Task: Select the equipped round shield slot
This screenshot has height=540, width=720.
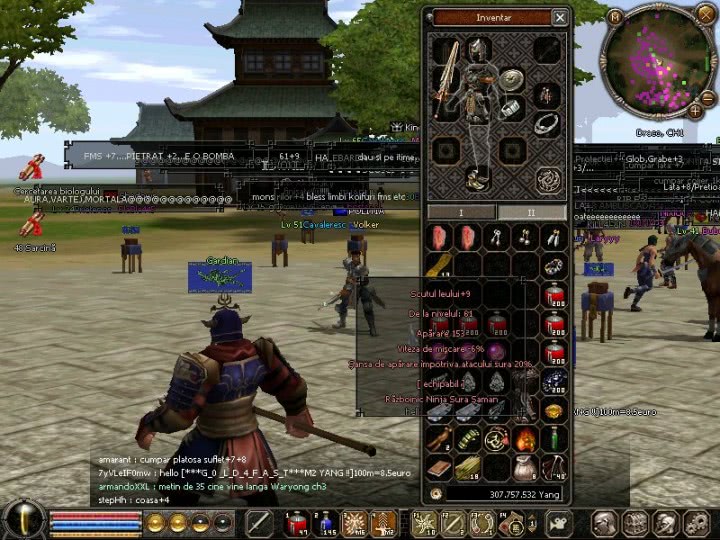Action: click(513, 80)
